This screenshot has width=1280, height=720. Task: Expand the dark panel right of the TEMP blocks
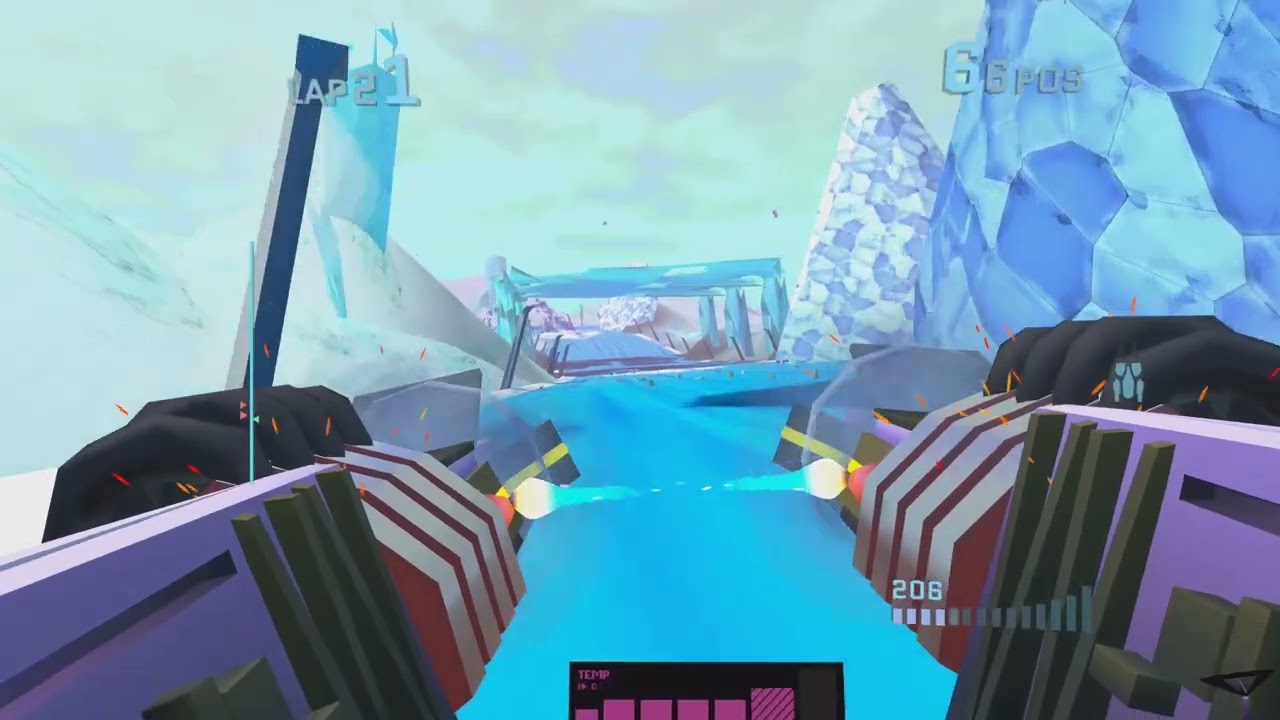click(818, 700)
